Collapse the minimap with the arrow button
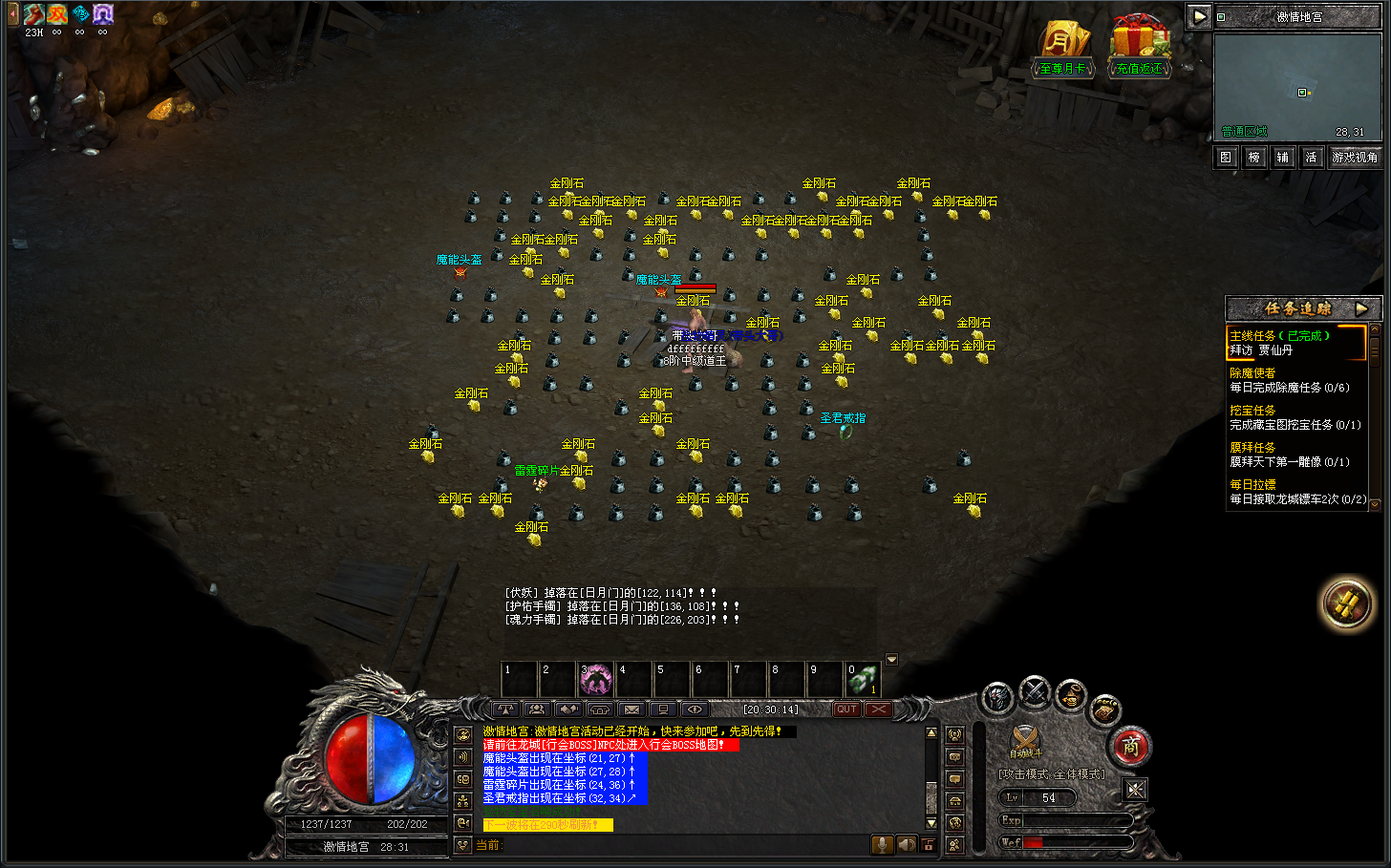This screenshot has height=868, width=1391. 1198,16
